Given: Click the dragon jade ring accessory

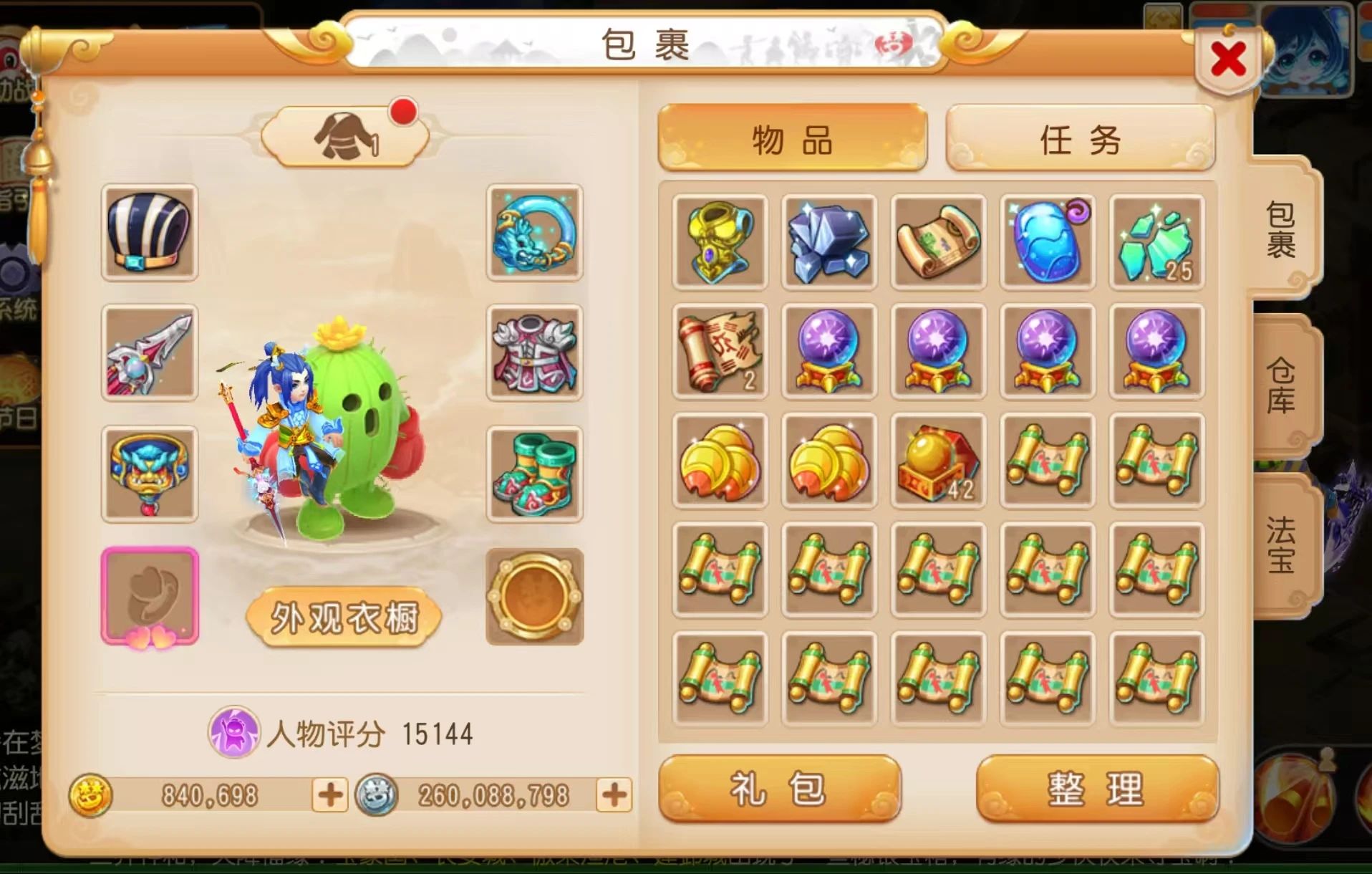Looking at the screenshot, I should tap(533, 234).
